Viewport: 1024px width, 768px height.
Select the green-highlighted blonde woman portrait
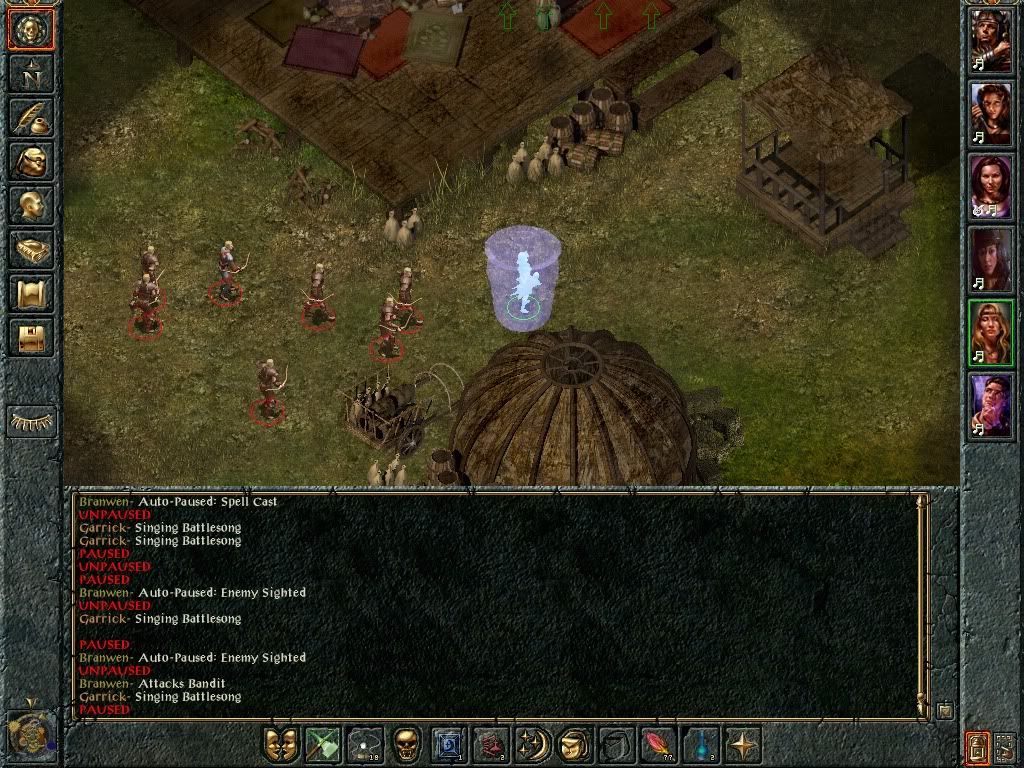(991, 332)
